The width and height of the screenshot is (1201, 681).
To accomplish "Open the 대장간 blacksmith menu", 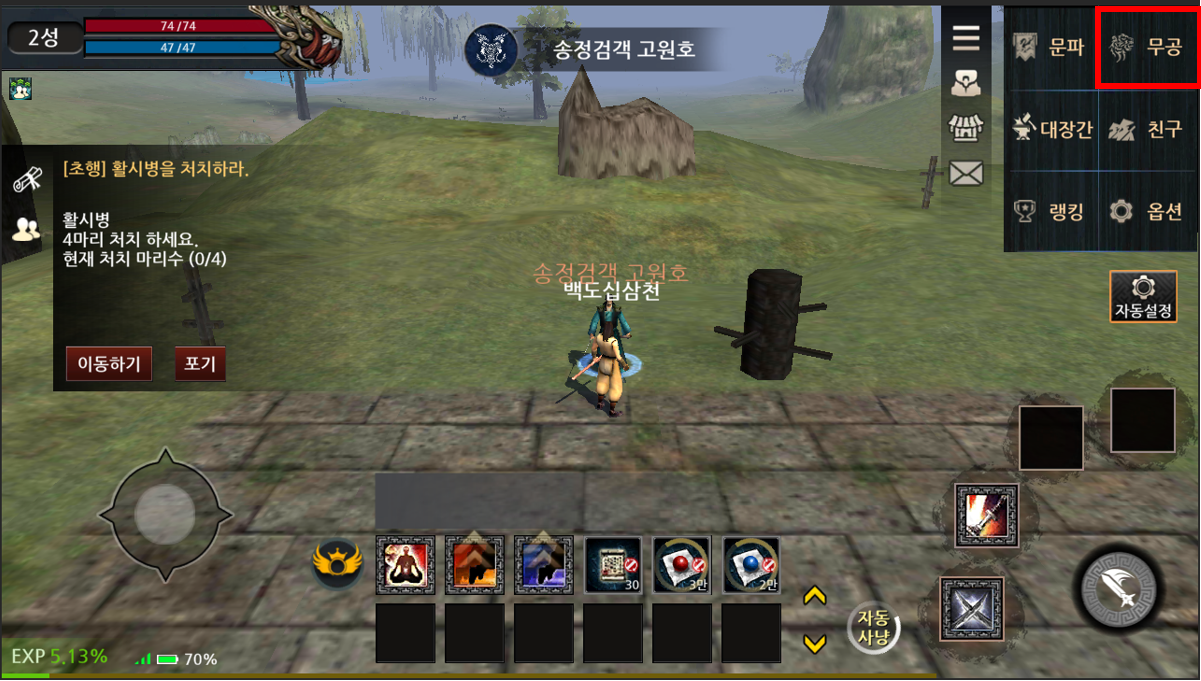I will (x=1052, y=129).
